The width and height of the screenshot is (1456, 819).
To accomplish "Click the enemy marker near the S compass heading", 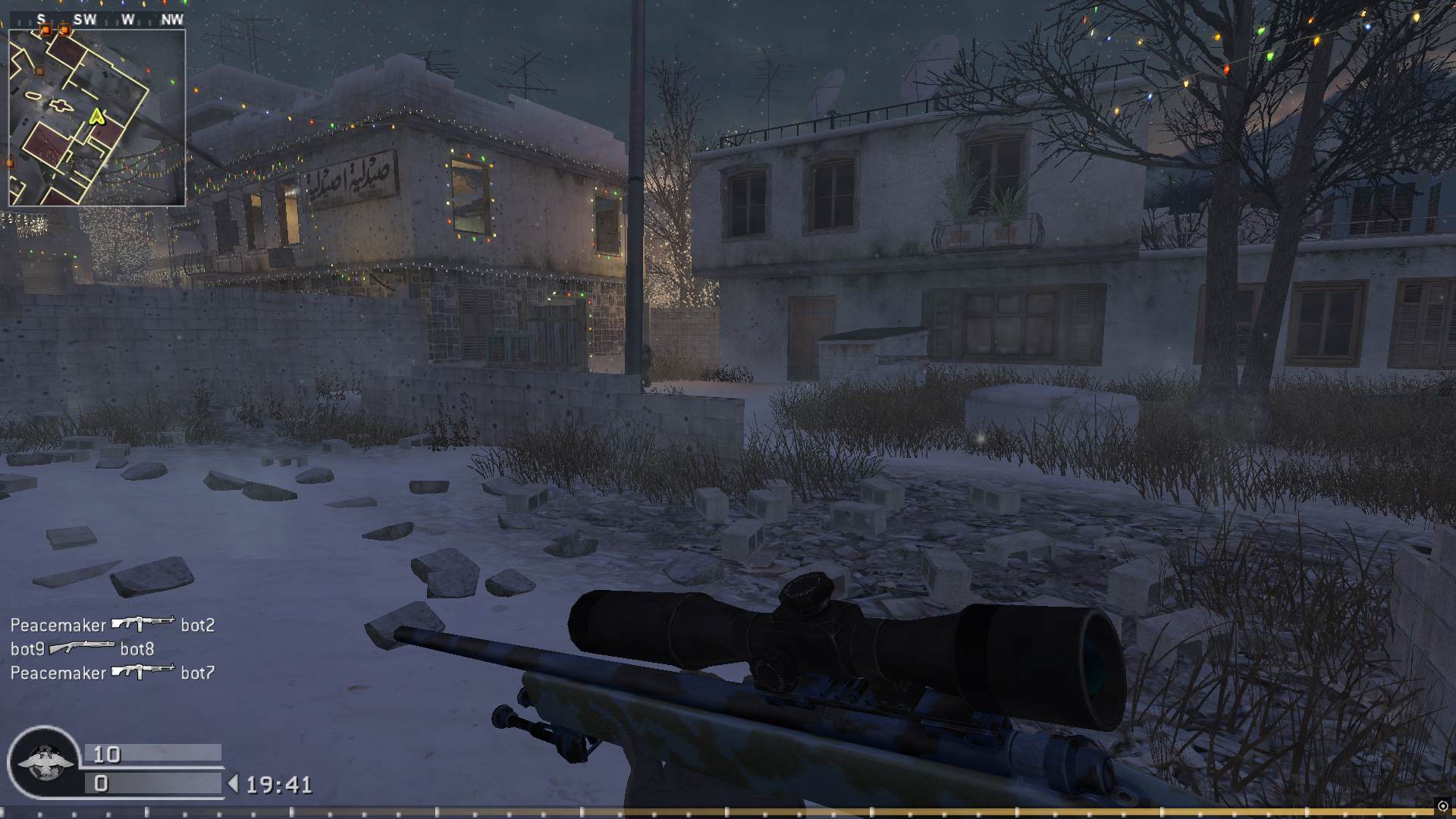I will point(46,30).
